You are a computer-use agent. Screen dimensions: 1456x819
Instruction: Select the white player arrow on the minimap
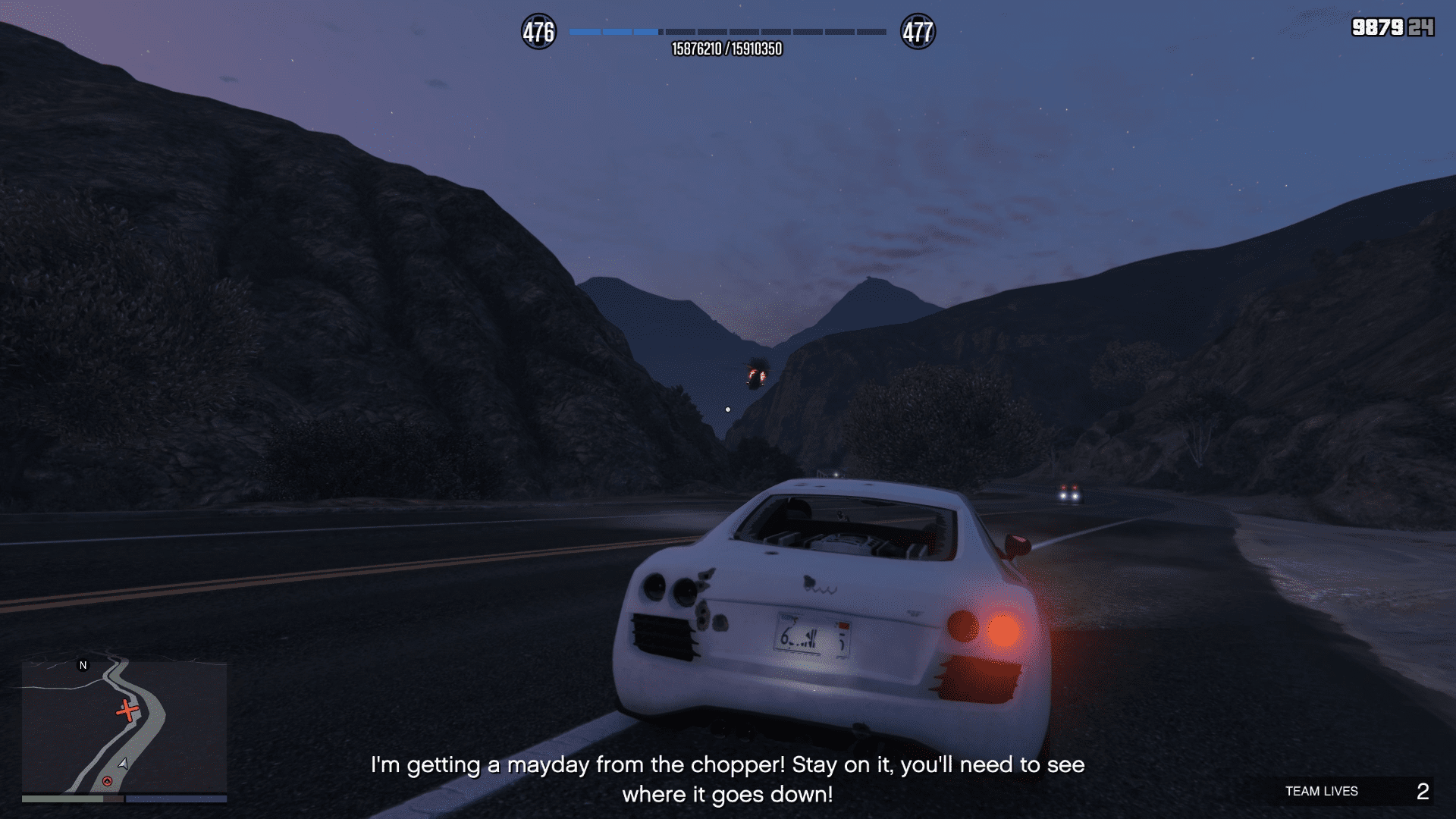pyautogui.click(x=124, y=763)
